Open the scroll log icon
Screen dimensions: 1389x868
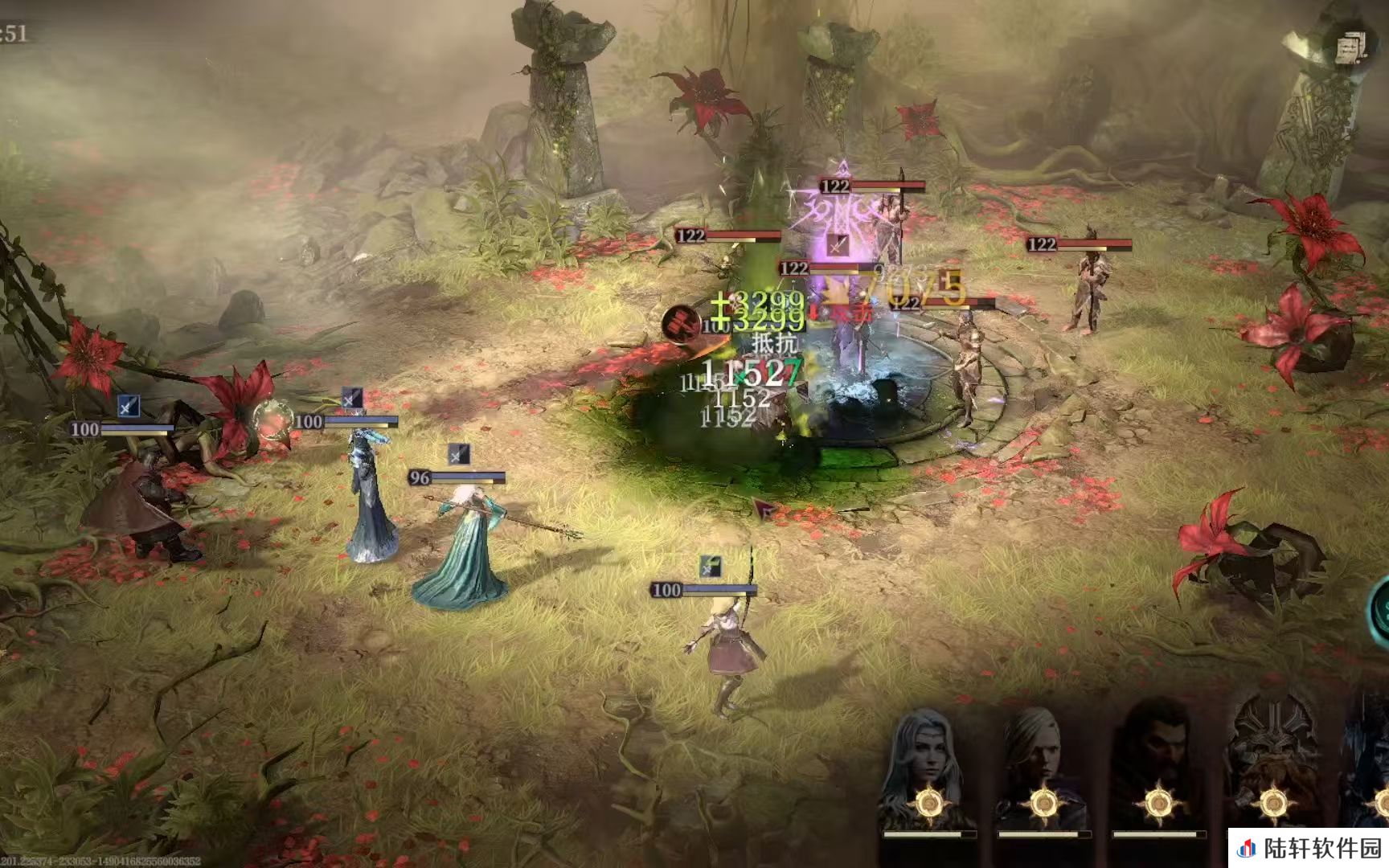pos(1350,48)
